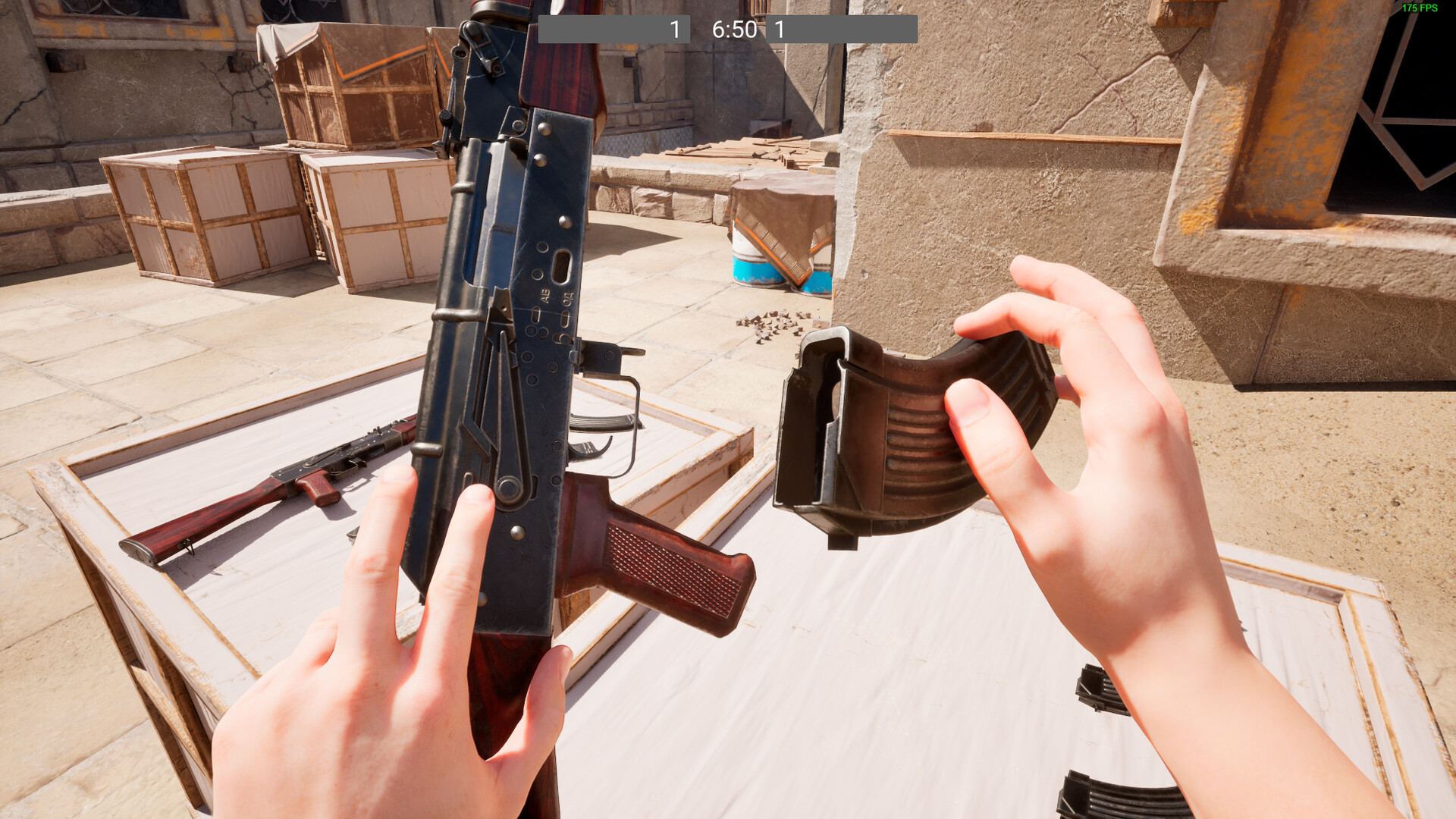Click the left score panel showing 1

pyautogui.click(x=673, y=30)
